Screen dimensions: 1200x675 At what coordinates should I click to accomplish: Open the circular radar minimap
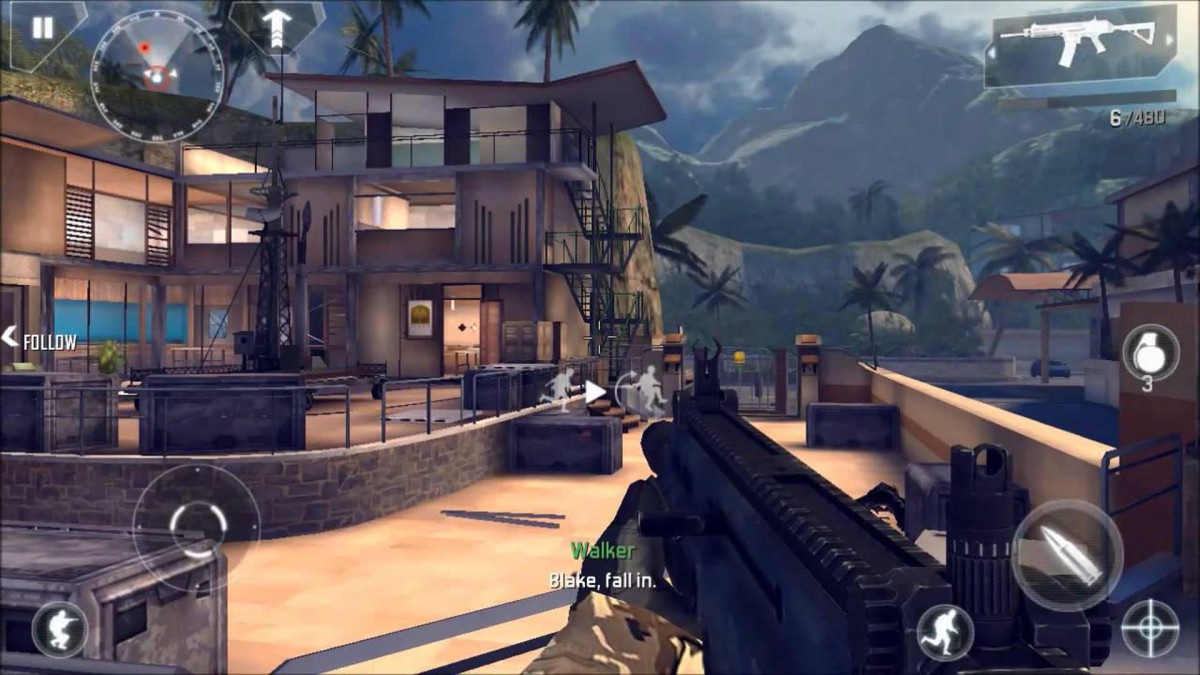coord(156,62)
